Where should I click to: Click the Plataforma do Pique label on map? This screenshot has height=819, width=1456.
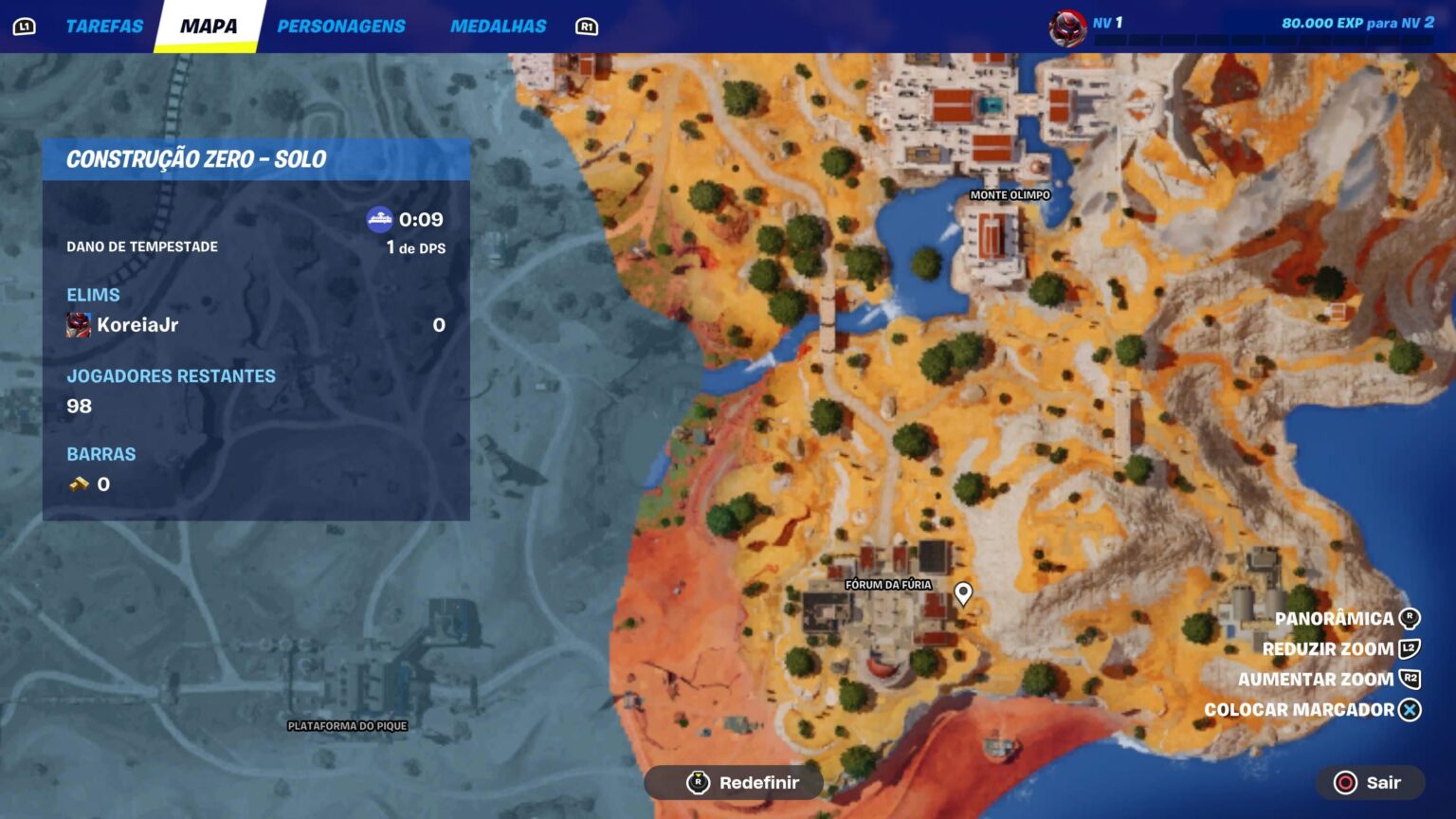(x=348, y=726)
